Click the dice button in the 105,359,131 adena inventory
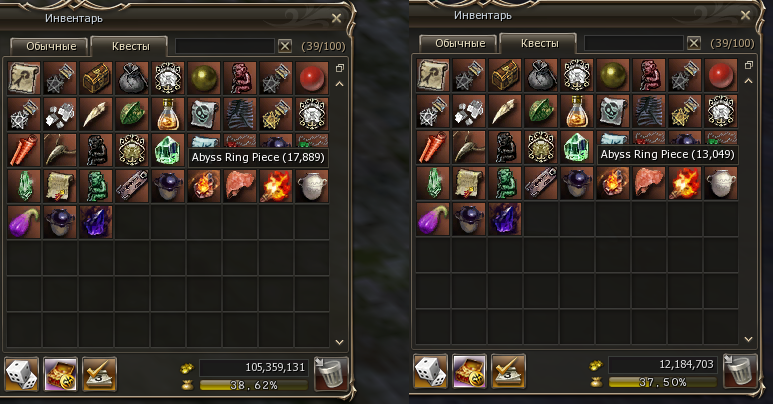 click(x=23, y=375)
